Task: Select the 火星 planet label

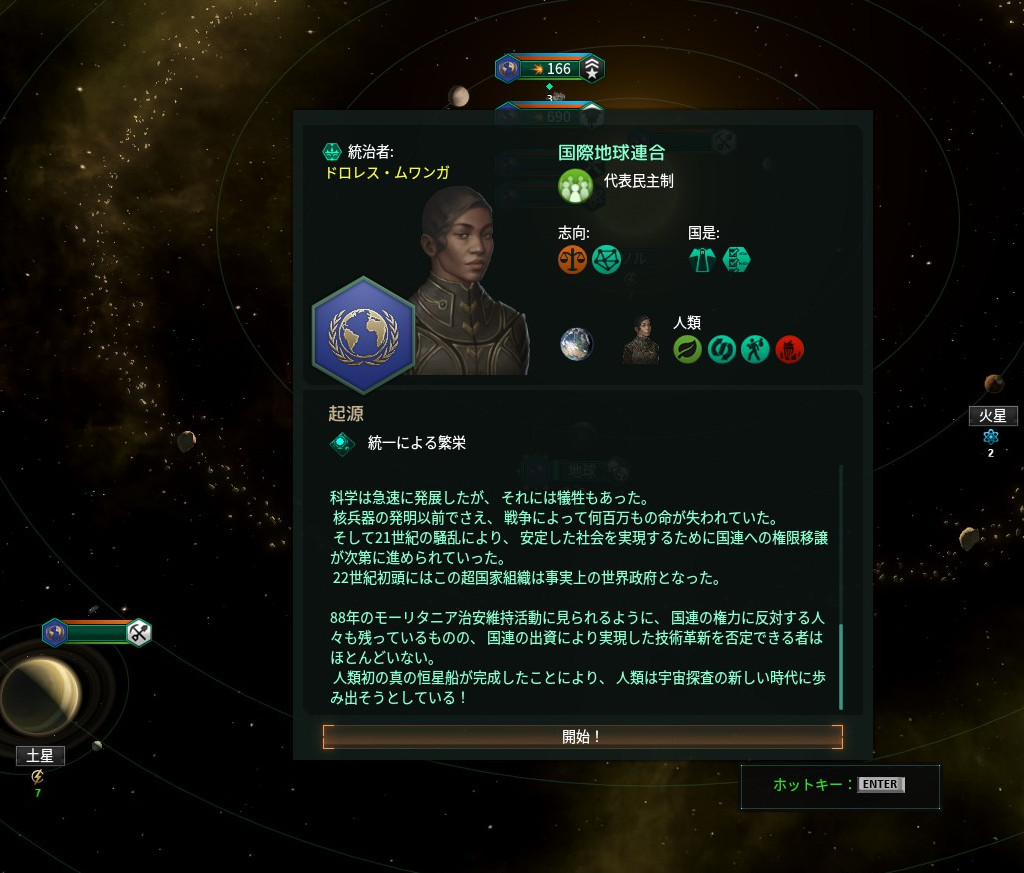Action: 992,416
